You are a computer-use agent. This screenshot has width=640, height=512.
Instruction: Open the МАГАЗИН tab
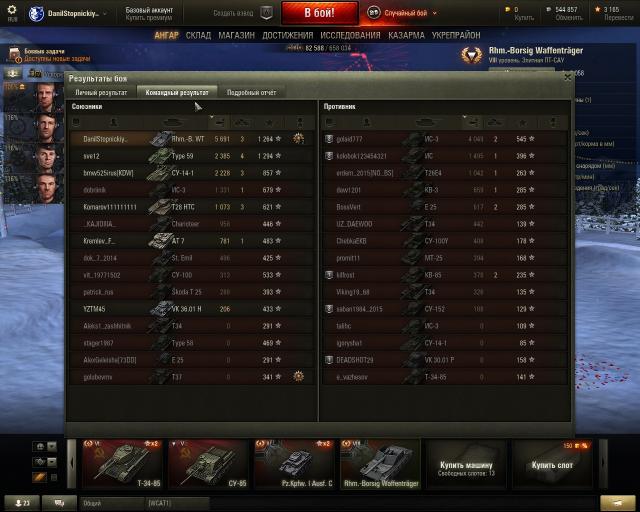(x=236, y=35)
